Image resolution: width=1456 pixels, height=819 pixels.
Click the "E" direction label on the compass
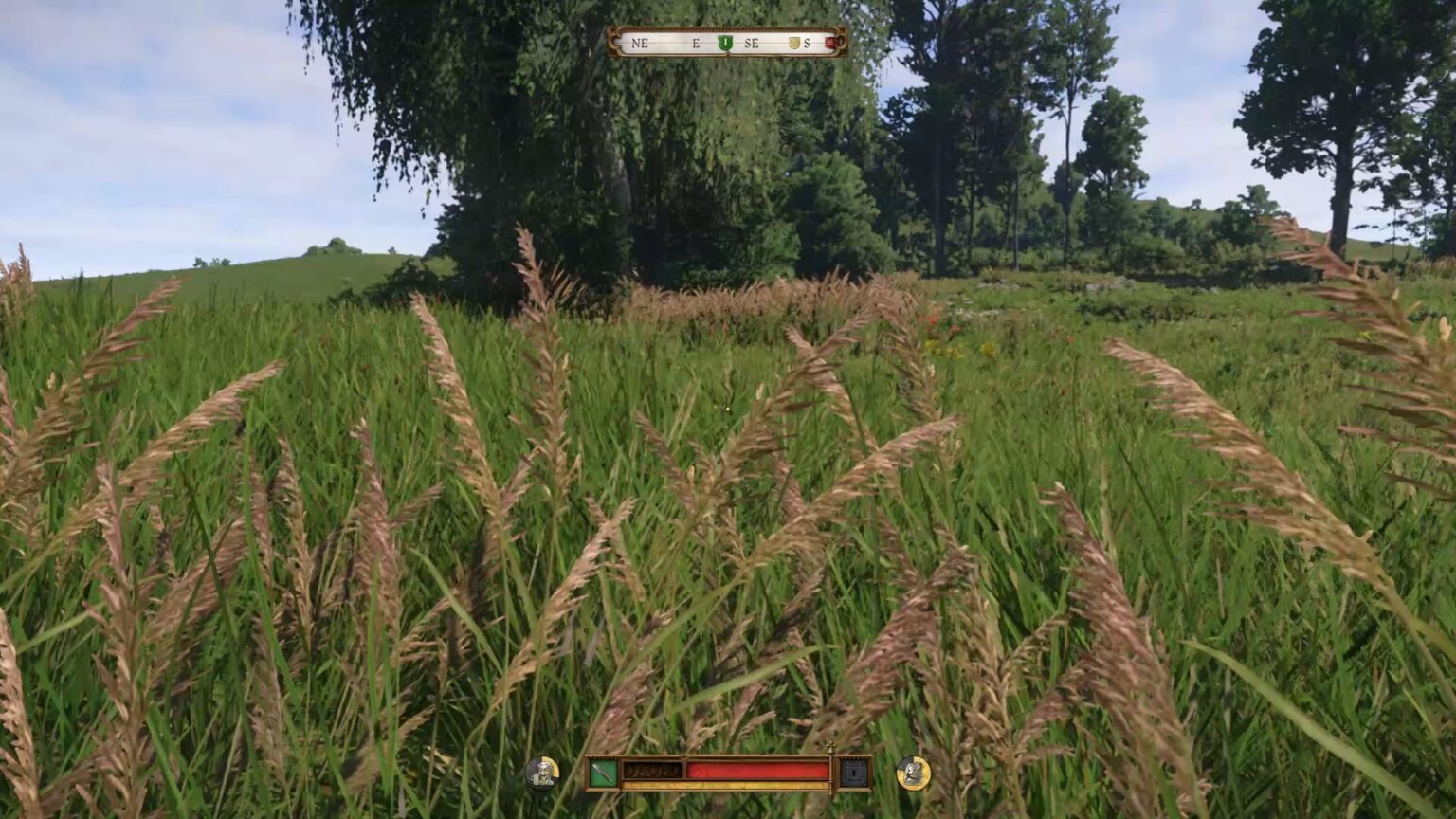point(696,43)
